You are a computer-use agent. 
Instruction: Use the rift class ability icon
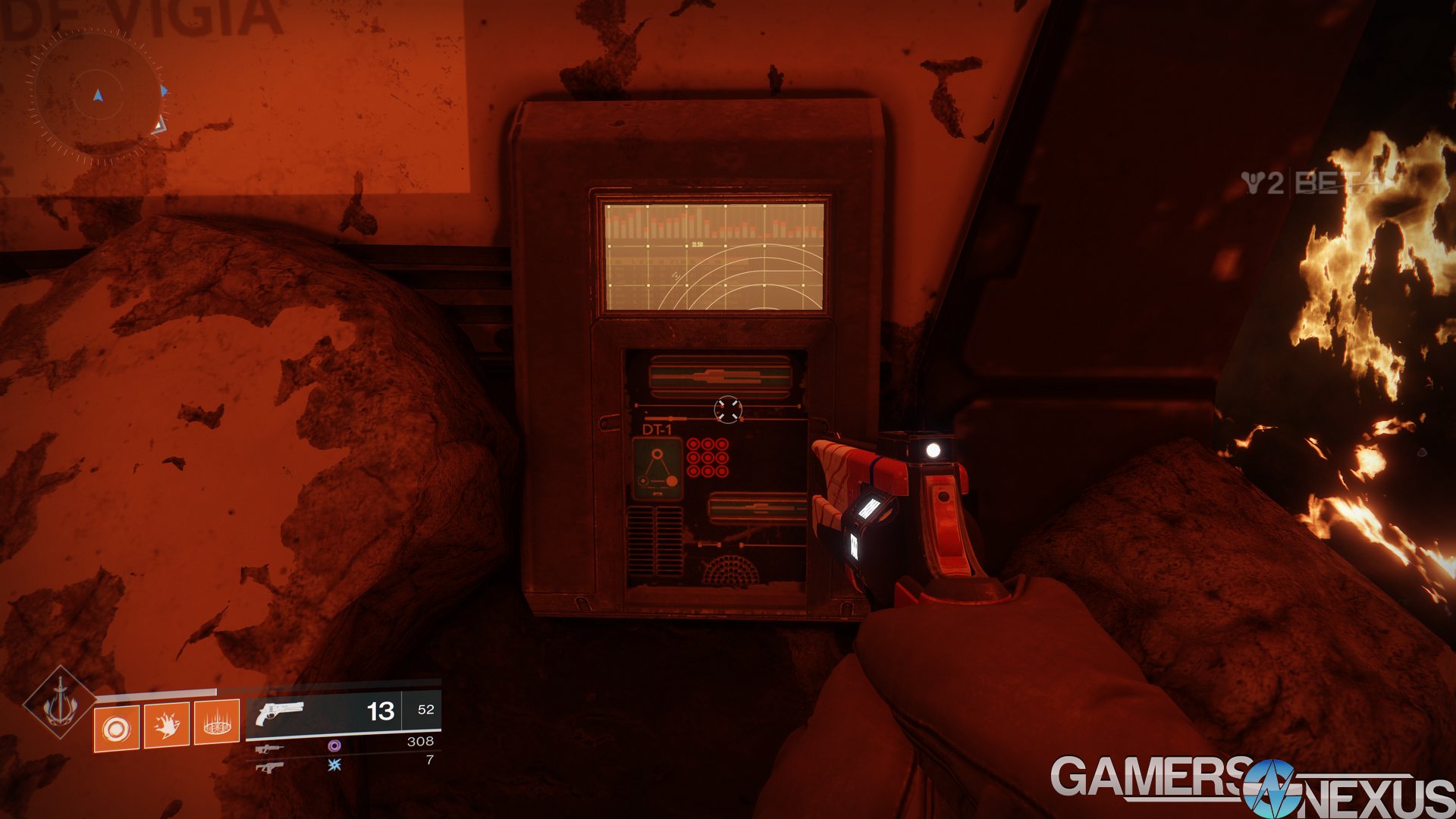[x=217, y=722]
